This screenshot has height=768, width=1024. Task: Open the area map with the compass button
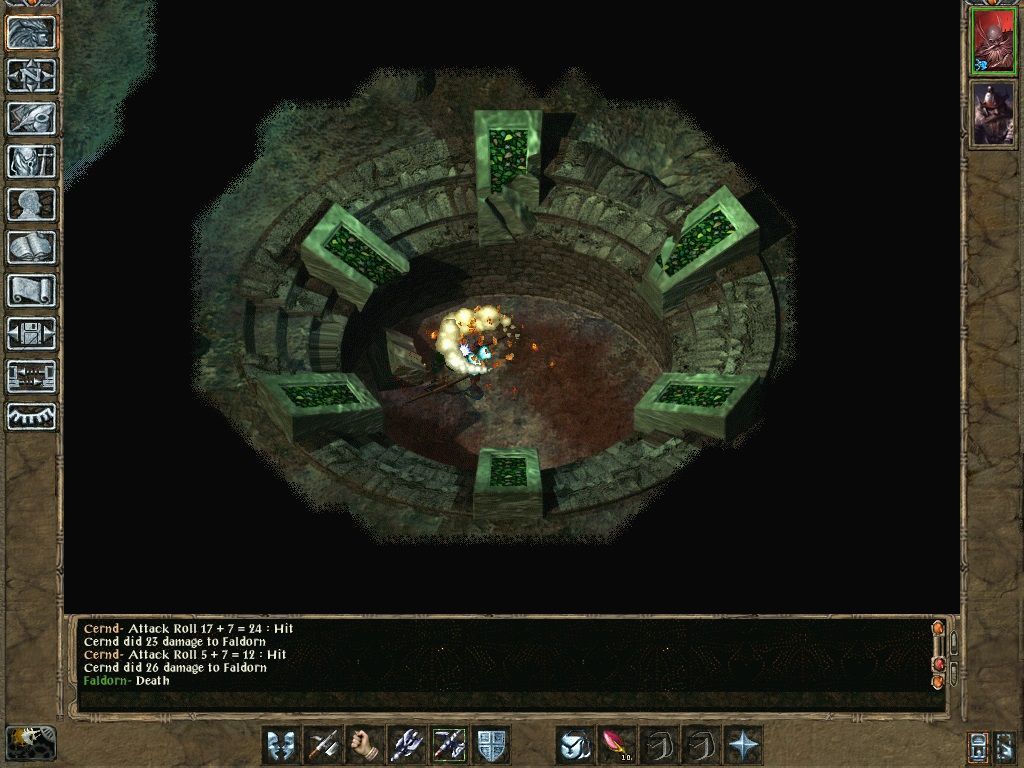31,75
